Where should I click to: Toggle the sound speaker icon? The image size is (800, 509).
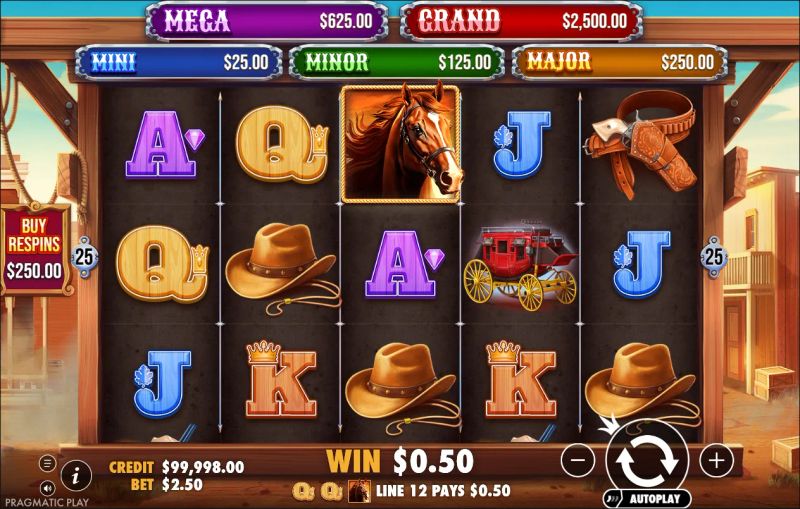pos(47,487)
